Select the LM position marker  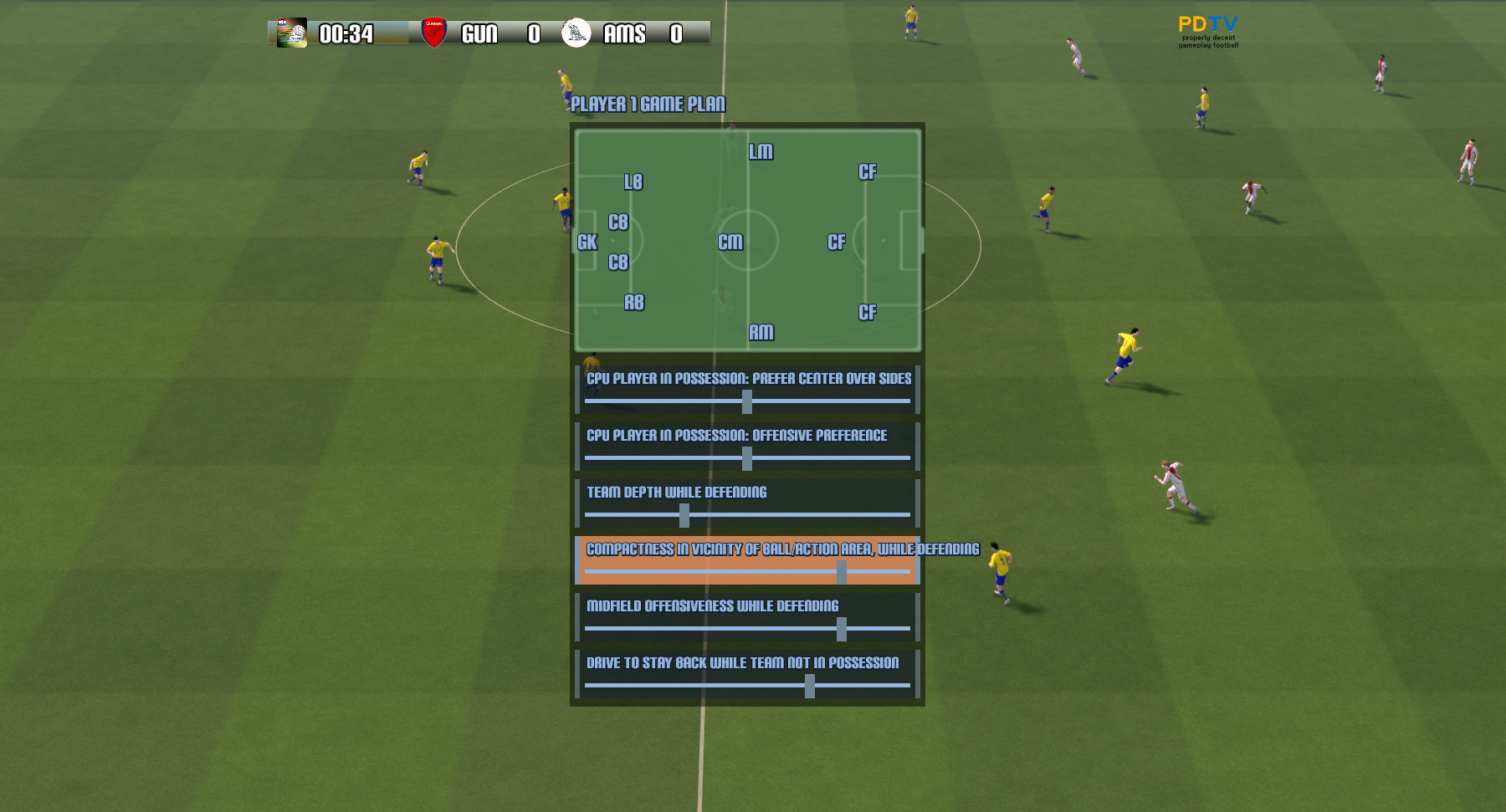[761, 152]
